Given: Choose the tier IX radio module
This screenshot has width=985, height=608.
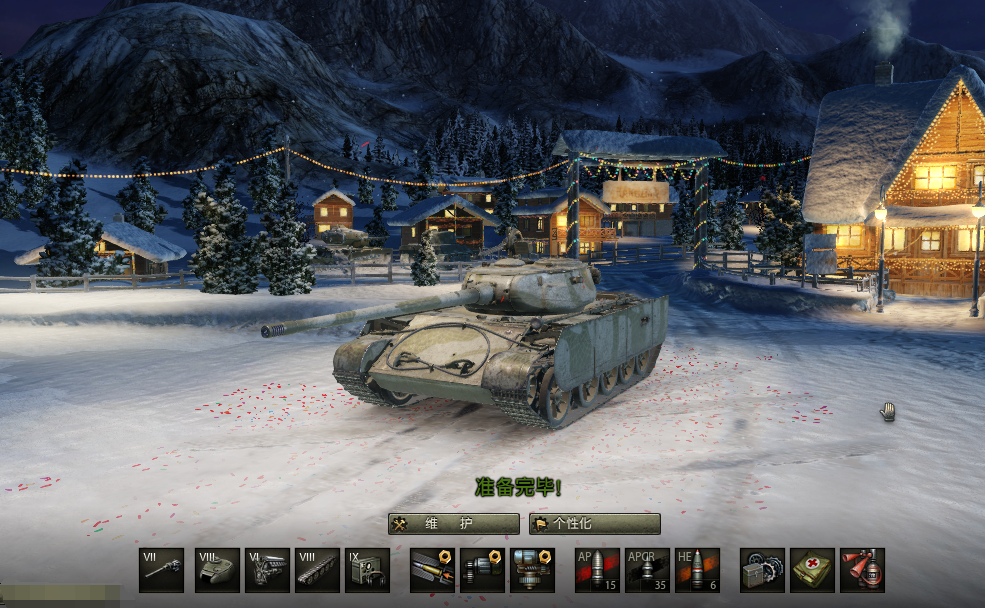Looking at the screenshot, I should (367, 570).
